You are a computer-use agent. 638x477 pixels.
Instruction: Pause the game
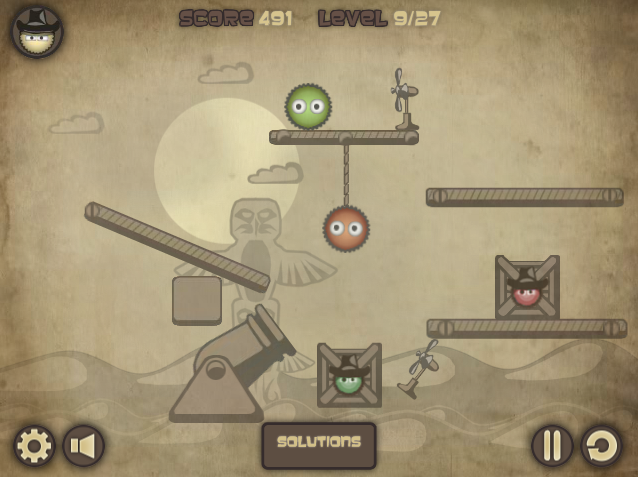(551, 446)
